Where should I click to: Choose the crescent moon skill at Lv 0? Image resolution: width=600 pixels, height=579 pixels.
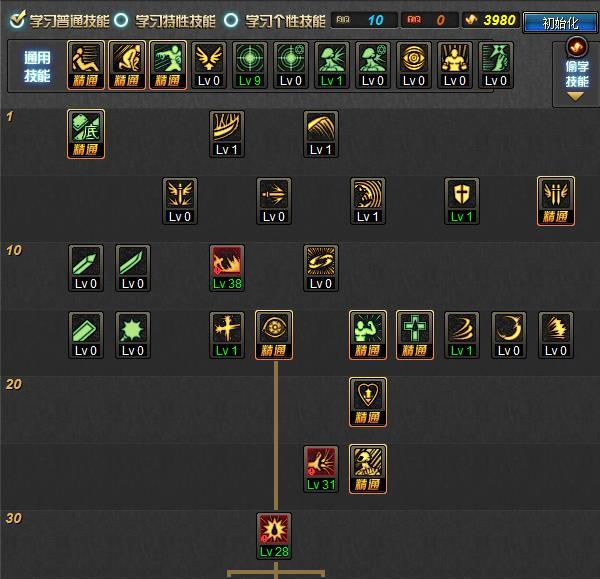point(509,334)
